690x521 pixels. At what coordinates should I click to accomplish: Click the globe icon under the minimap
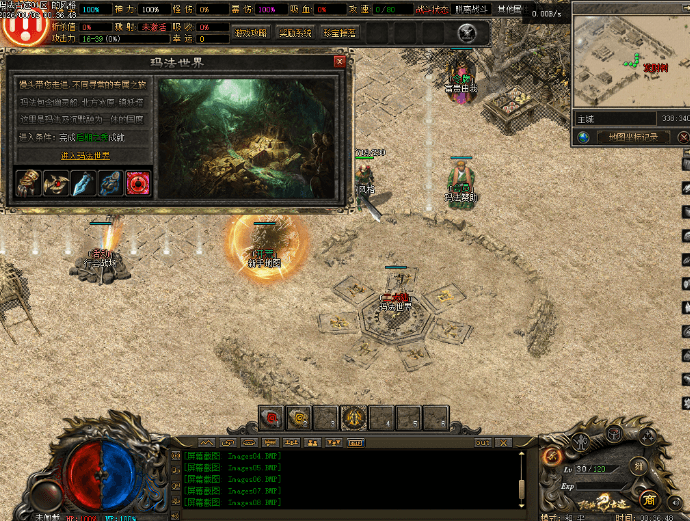click(584, 137)
